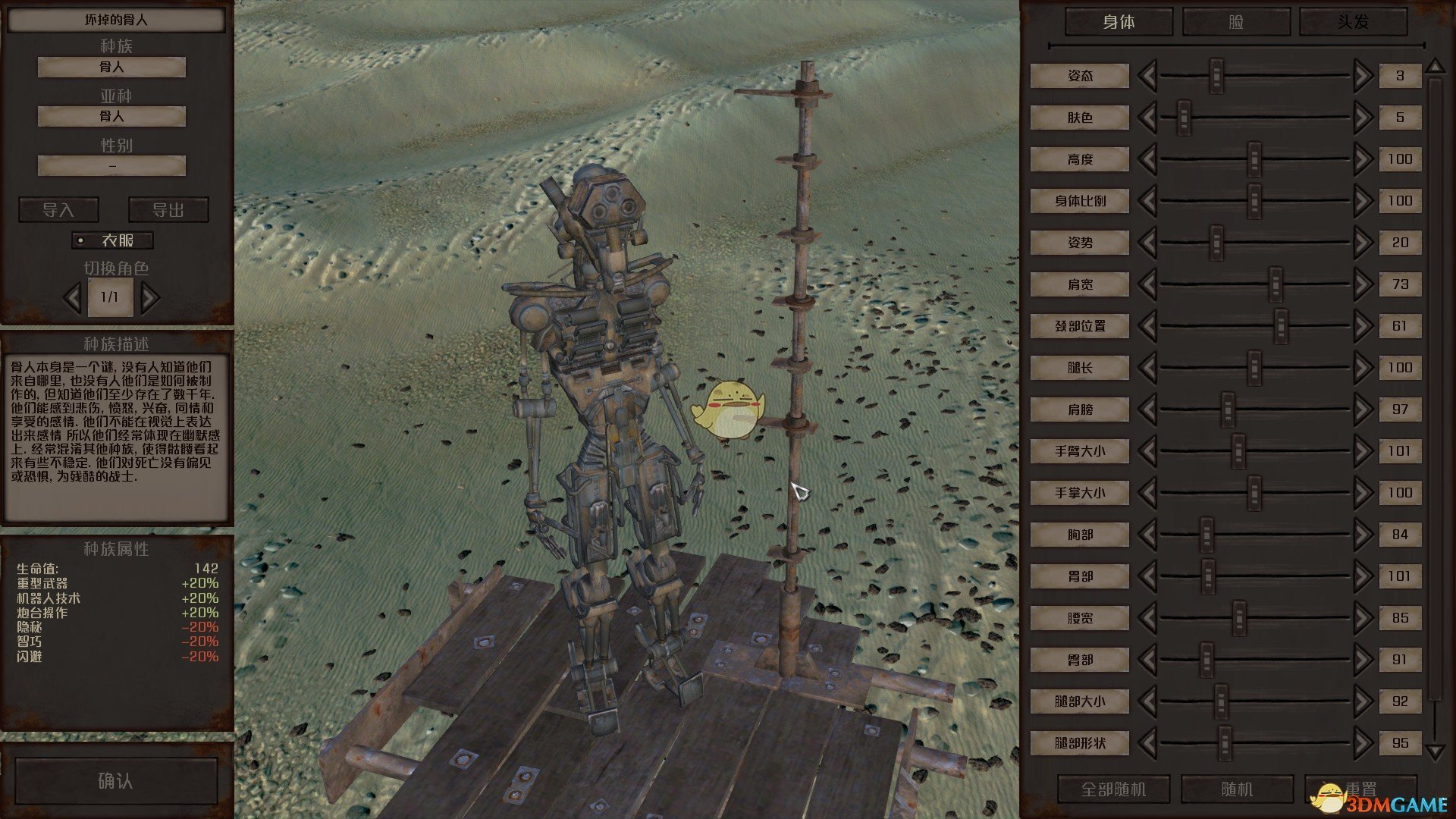Toggle the 衣服 clothing option
This screenshot has width=1456, height=819.
(x=112, y=240)
